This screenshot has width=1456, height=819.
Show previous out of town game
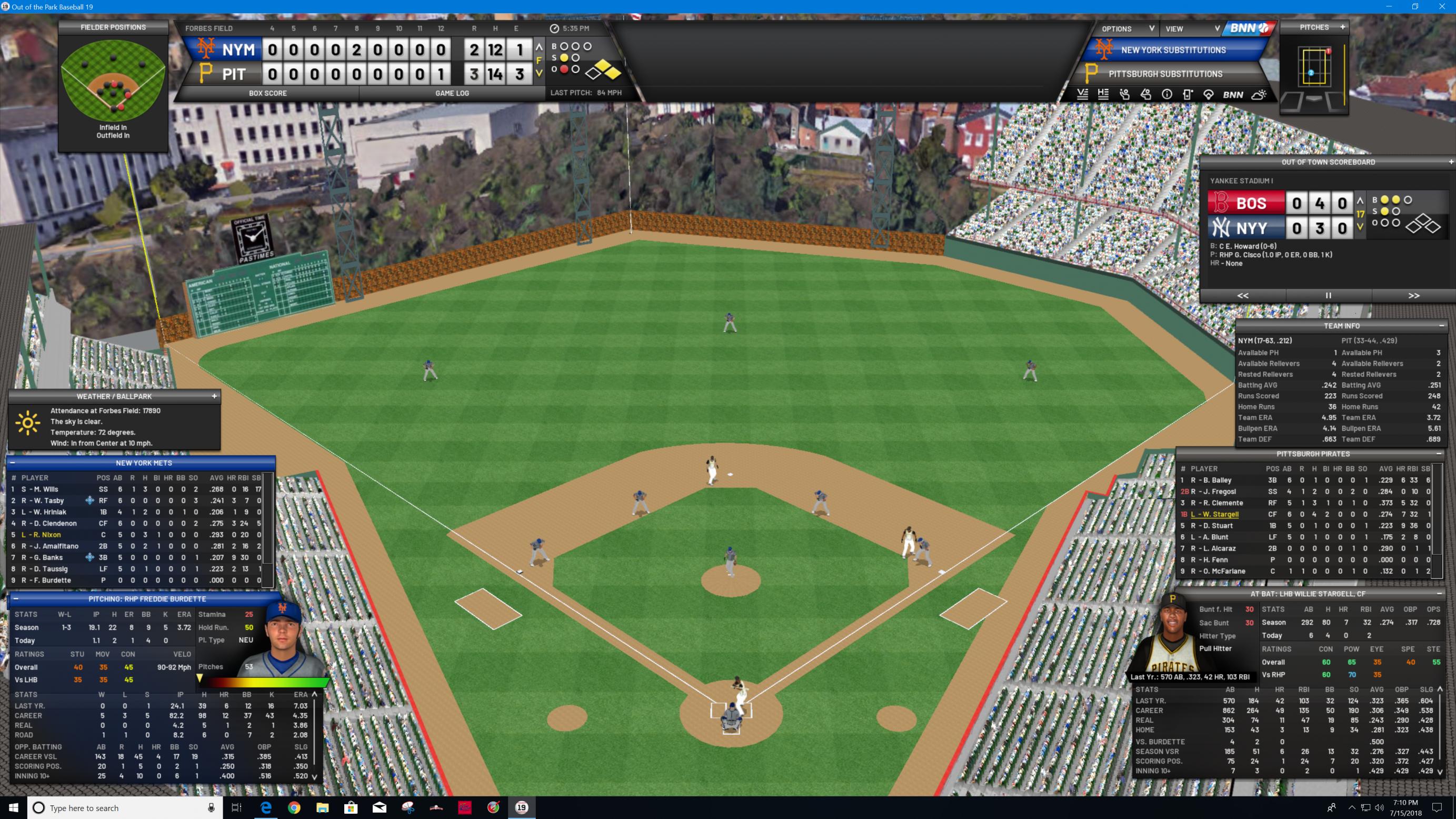[1242, 296]
